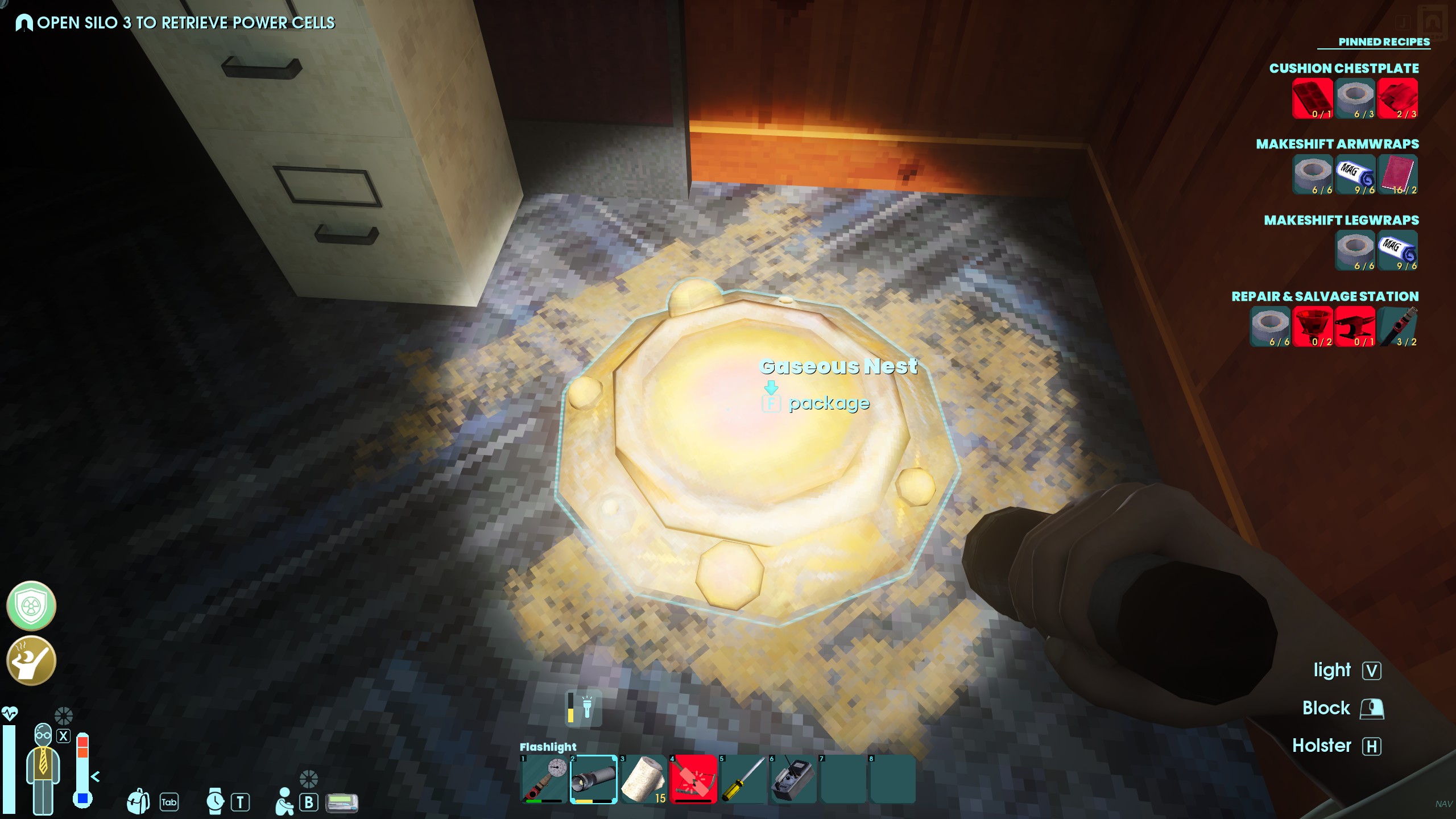Click the red book ingredient under Makeshift Armwraps
Viewport: 1456px width, 819px height.
tap(1397, 175)
